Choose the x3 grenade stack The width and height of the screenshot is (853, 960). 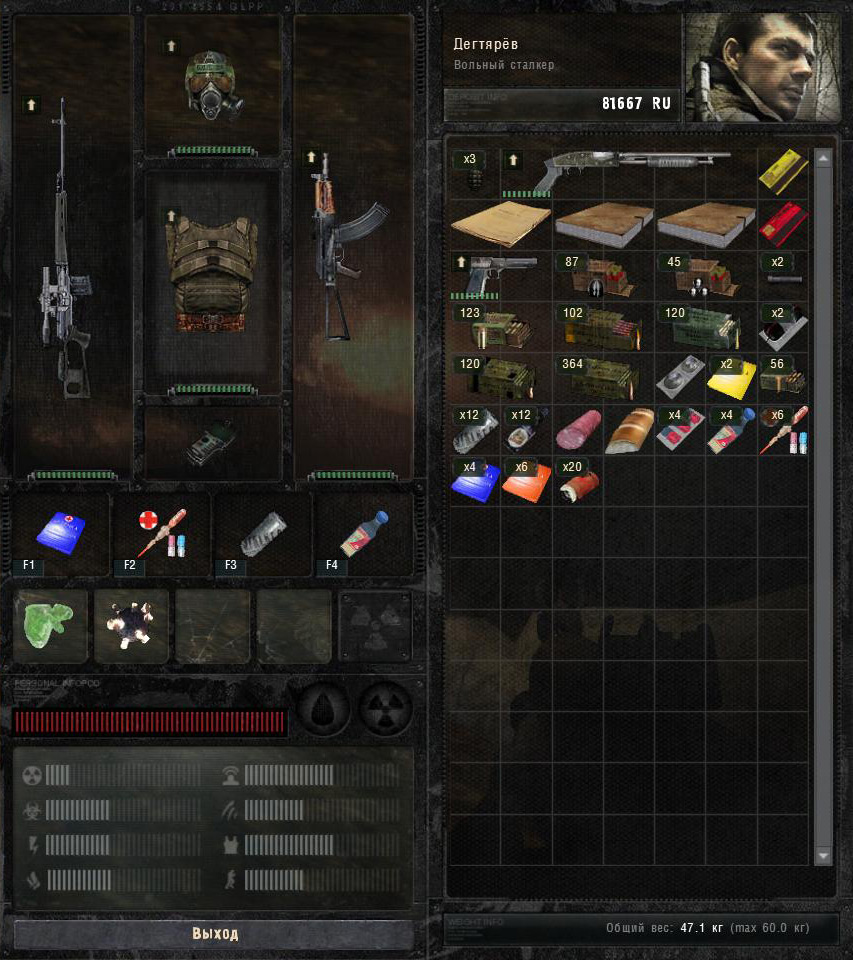474,172
